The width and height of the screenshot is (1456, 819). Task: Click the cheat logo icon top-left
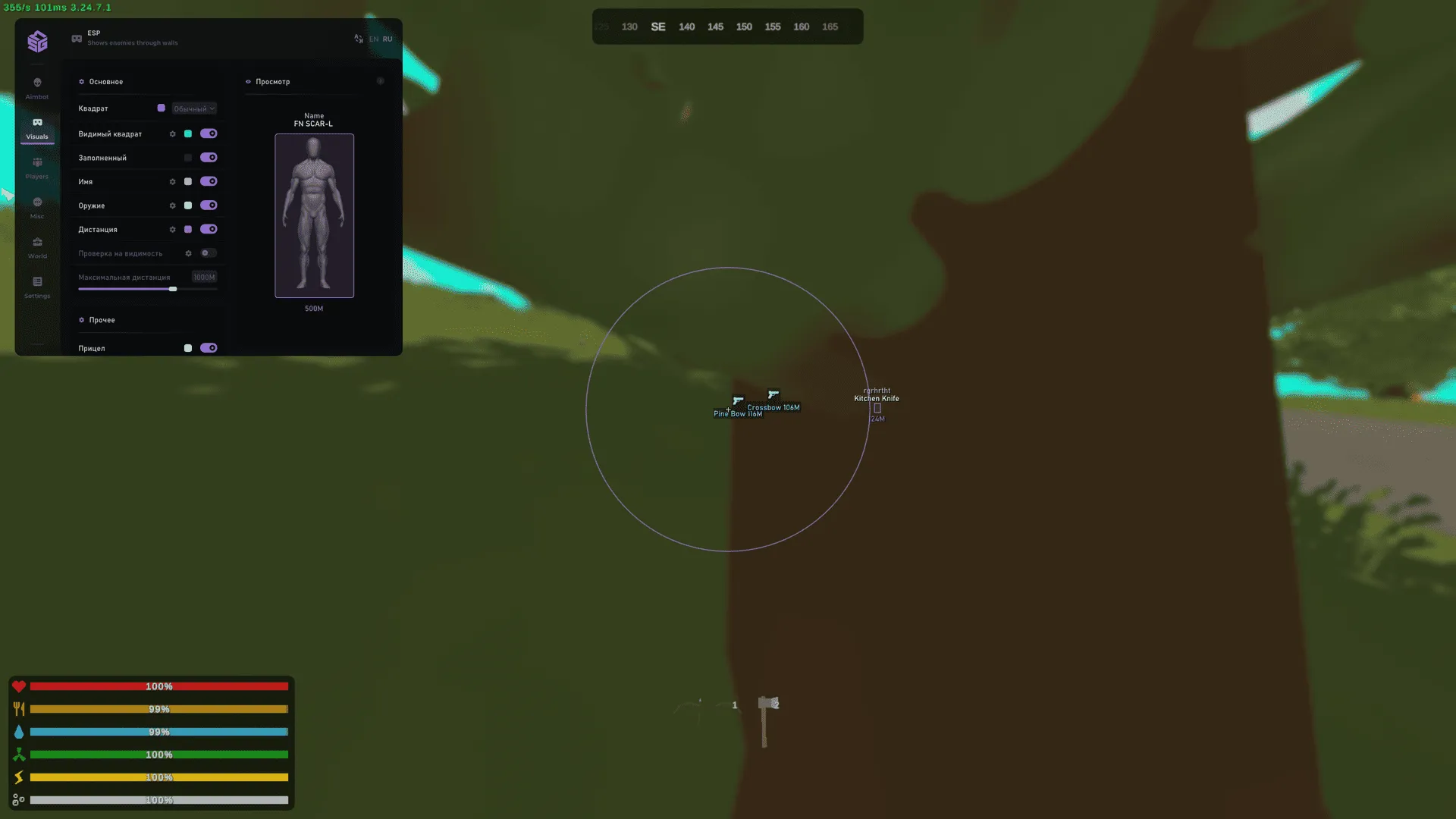pos(37,42)
